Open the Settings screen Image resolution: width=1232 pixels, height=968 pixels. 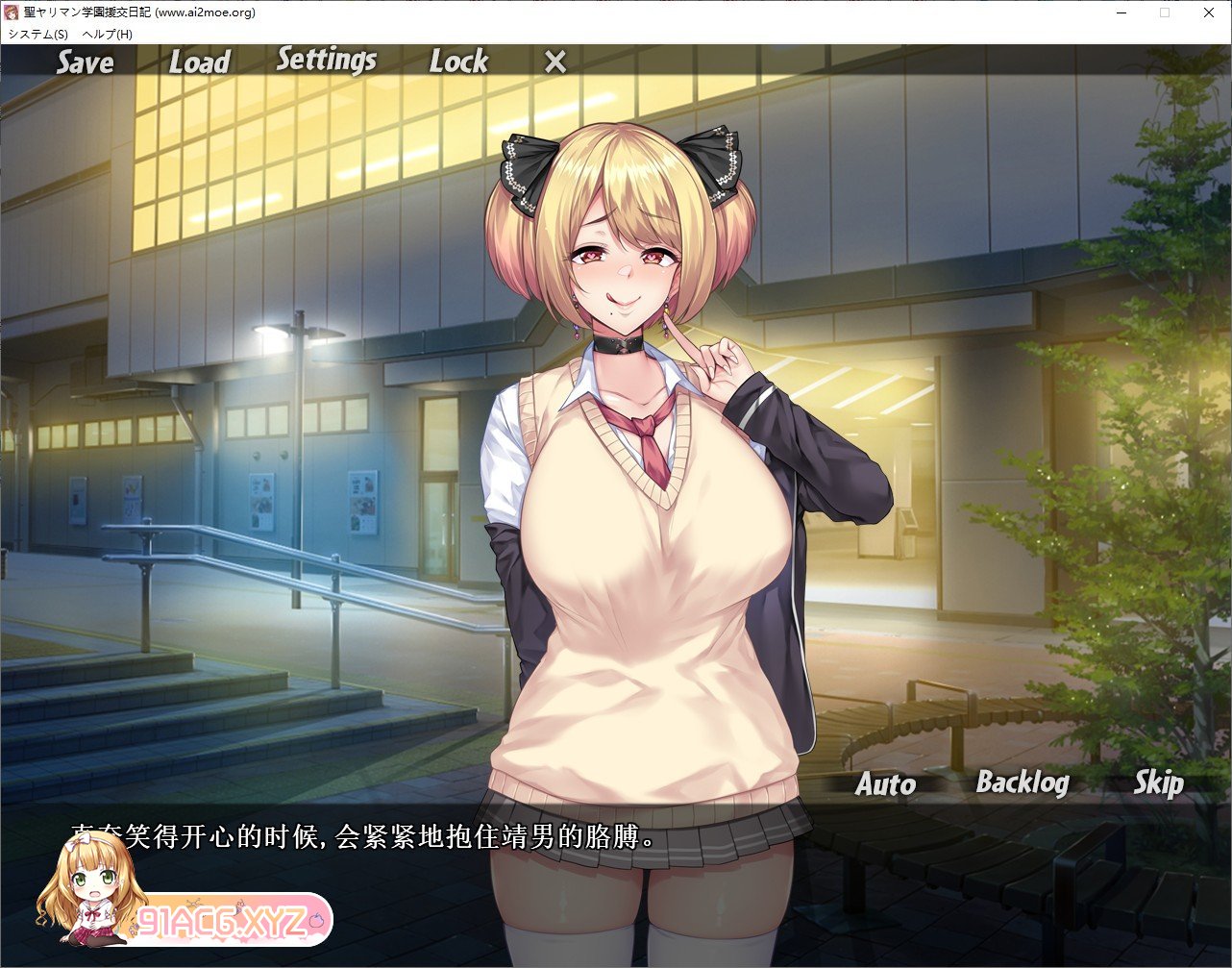(x=326, y=60)
